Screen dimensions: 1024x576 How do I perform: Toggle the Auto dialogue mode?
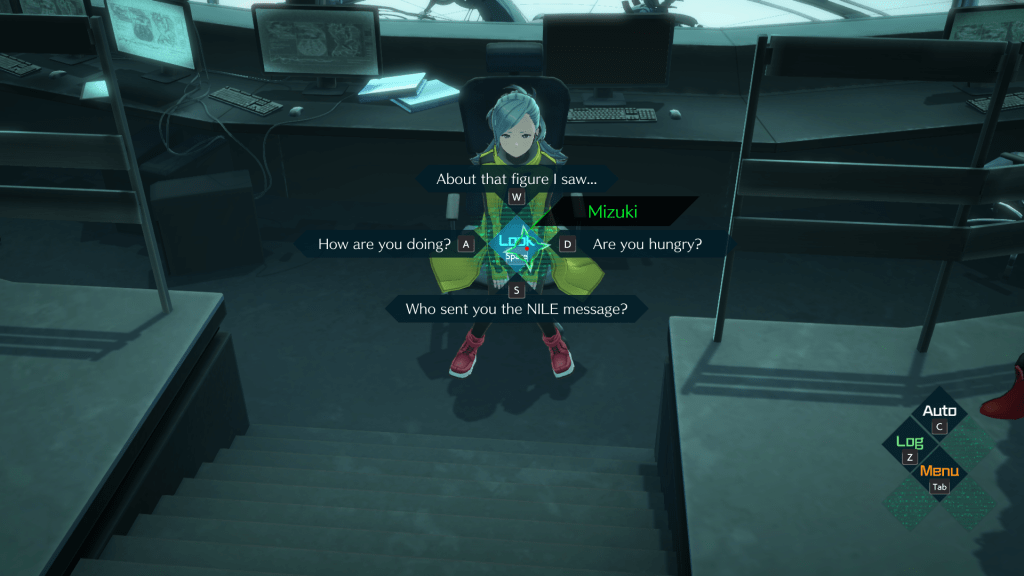pyautogui.click(x=939, y=412)
